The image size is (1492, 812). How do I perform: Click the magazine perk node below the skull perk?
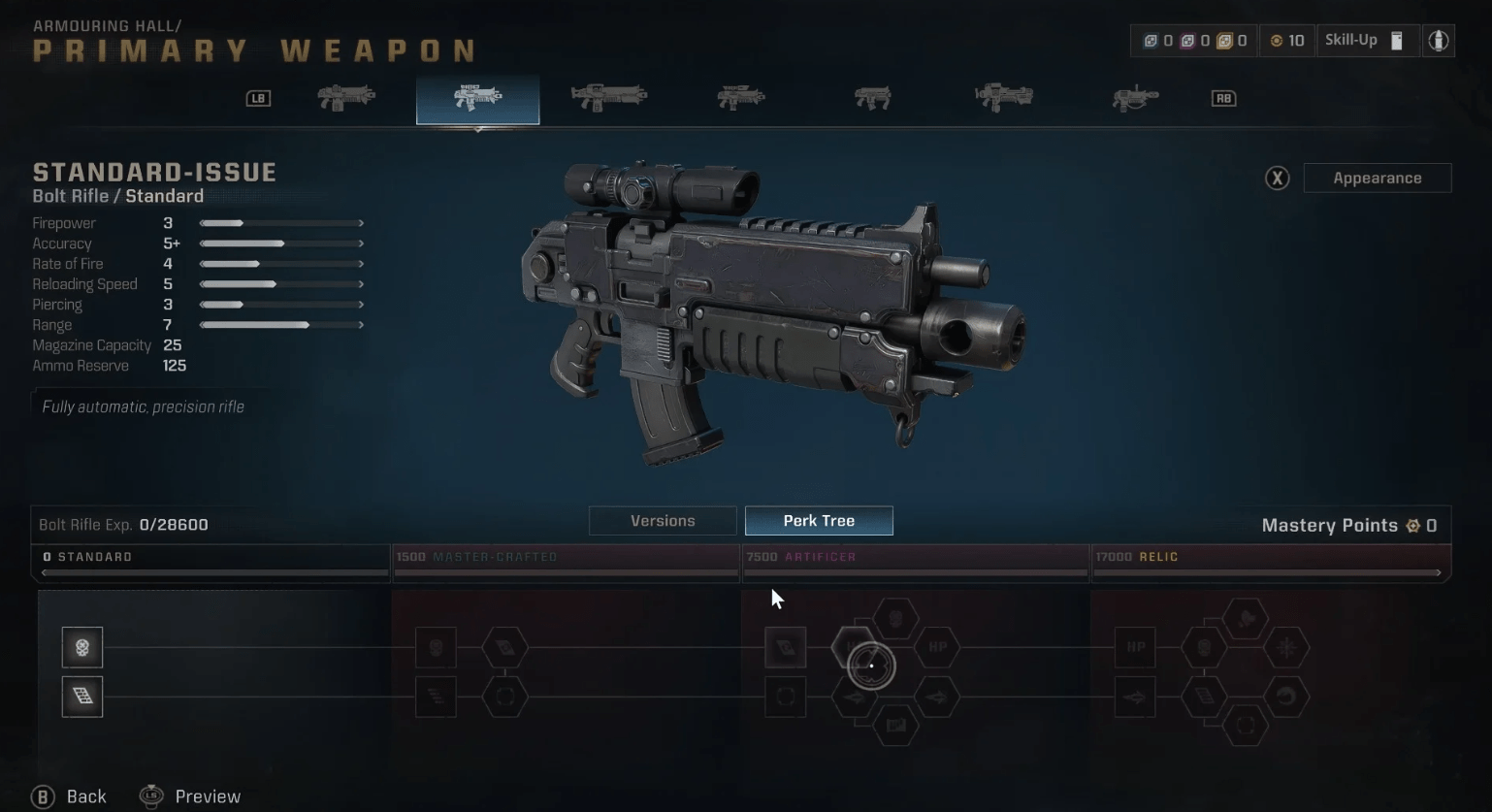tap(82, 697)
